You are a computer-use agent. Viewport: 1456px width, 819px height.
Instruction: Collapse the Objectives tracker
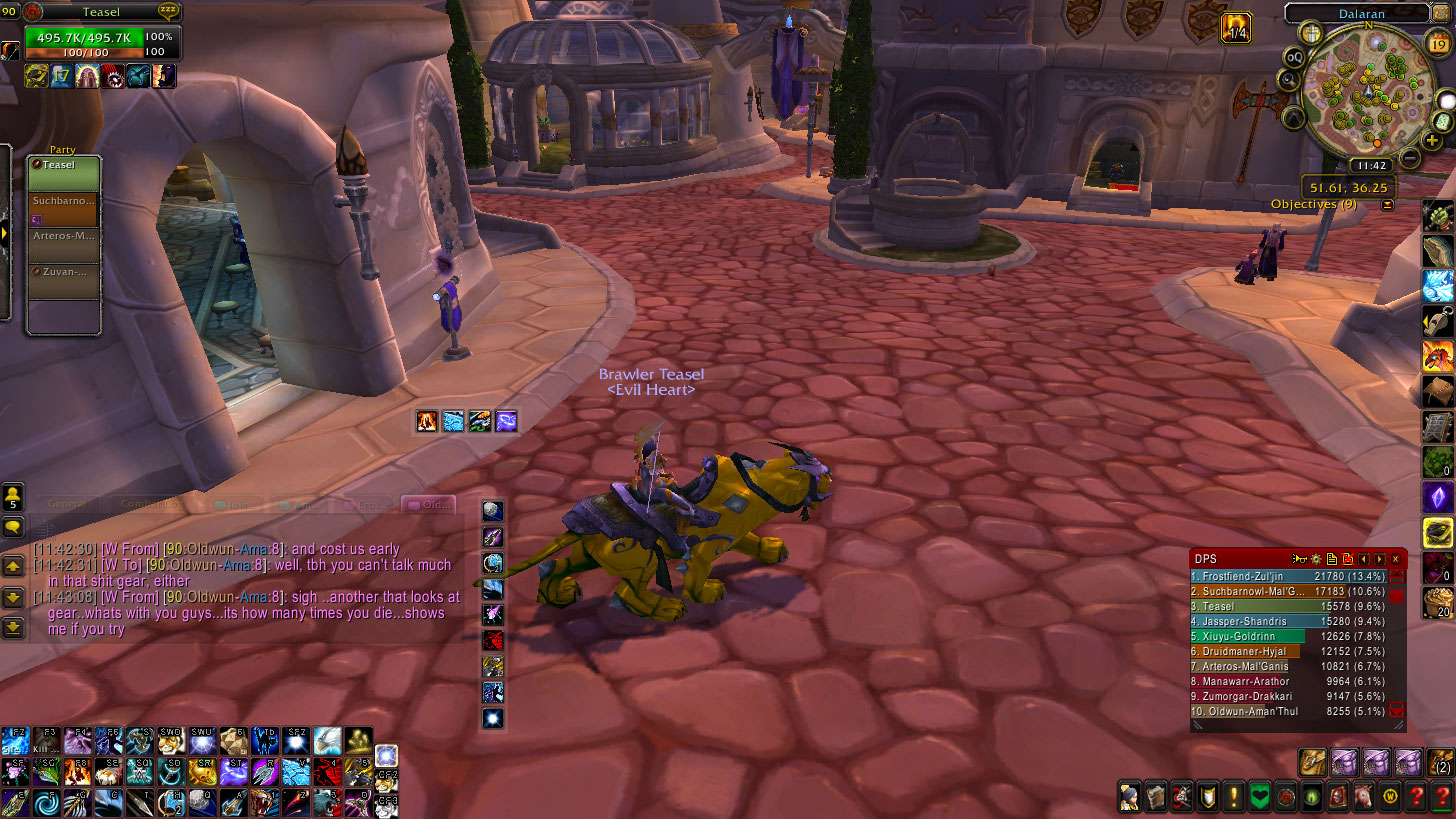pyautogui.click(x=1387, y=205)
